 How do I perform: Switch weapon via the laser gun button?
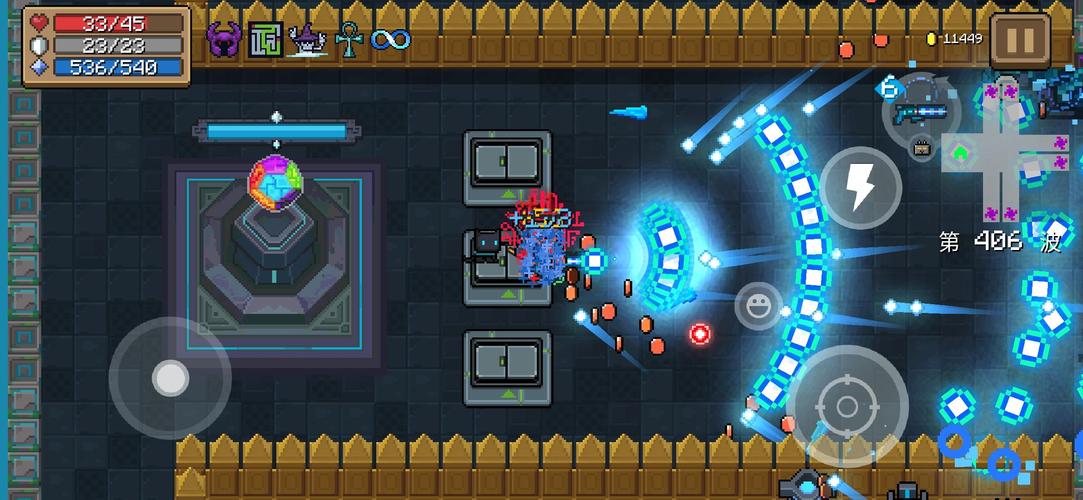pyautogui.click(x=919, y=108)
